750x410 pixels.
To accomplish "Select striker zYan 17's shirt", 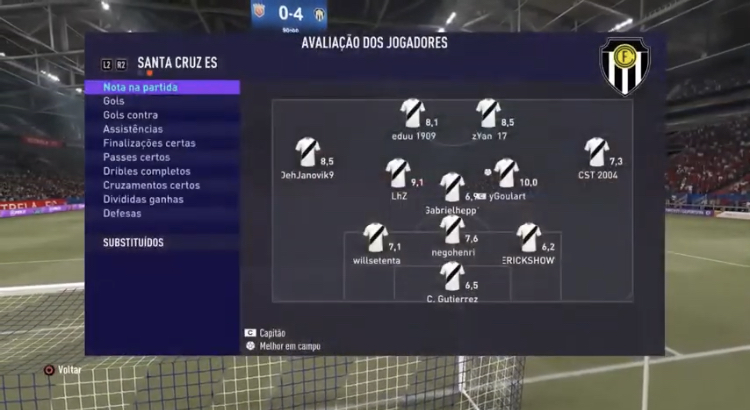I will (488, 112).
